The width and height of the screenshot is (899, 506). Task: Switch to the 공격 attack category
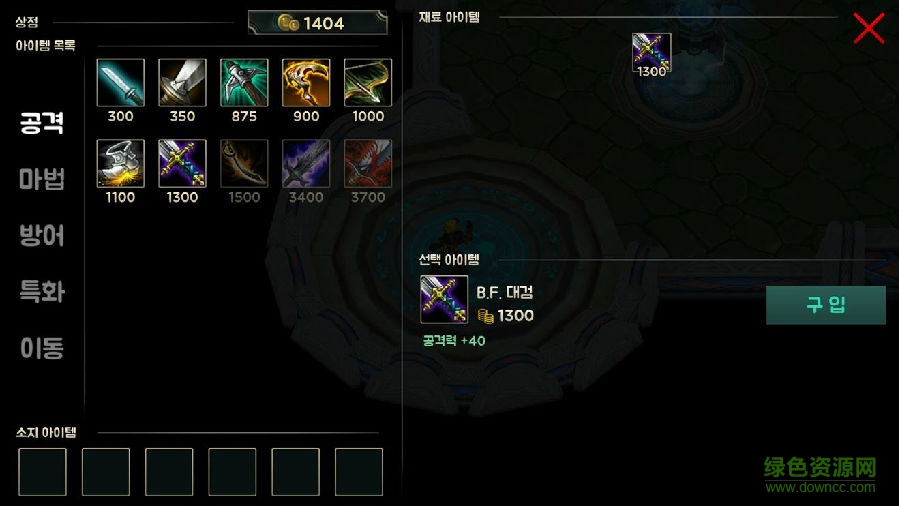point(42,123)
